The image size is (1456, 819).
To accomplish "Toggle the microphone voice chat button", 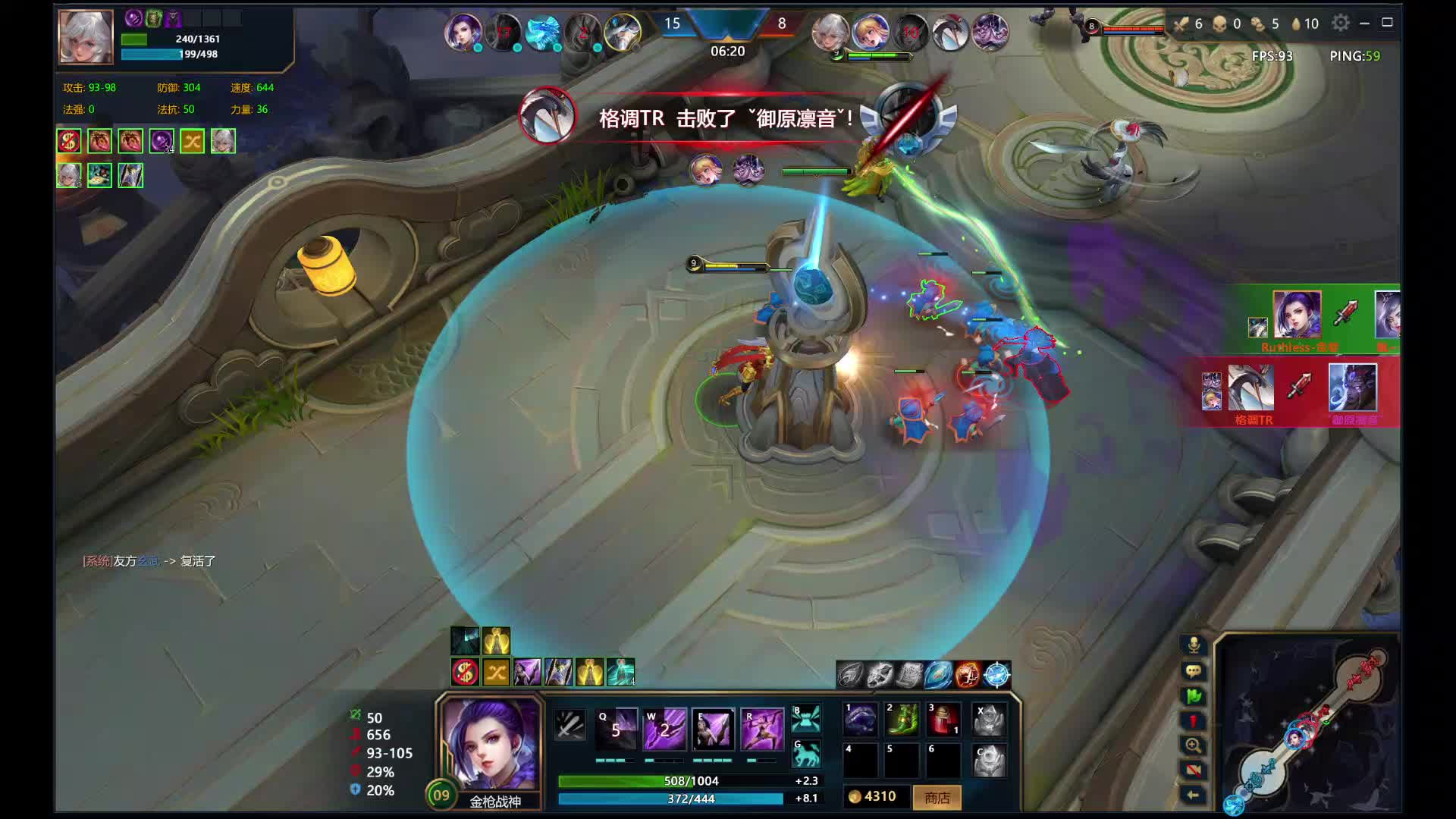I will tap(1193, 645).
